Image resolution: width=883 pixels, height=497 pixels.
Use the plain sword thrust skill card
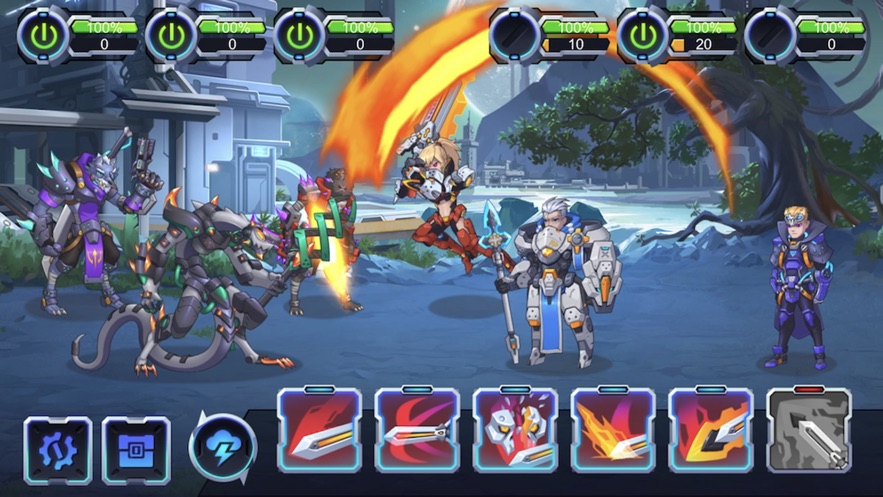point(319,430)
